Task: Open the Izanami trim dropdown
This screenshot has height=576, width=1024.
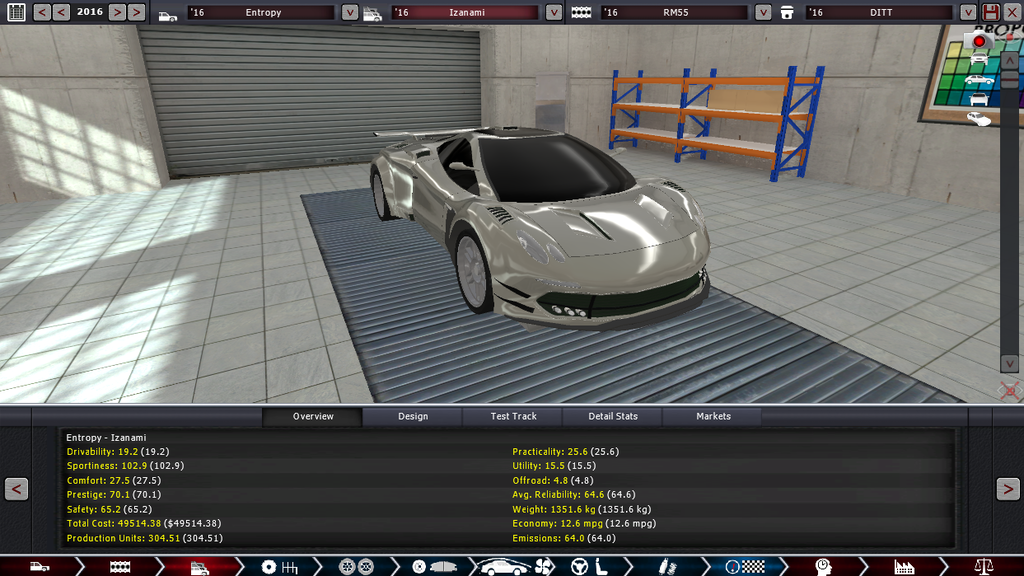Action: (x=554, y=13)
